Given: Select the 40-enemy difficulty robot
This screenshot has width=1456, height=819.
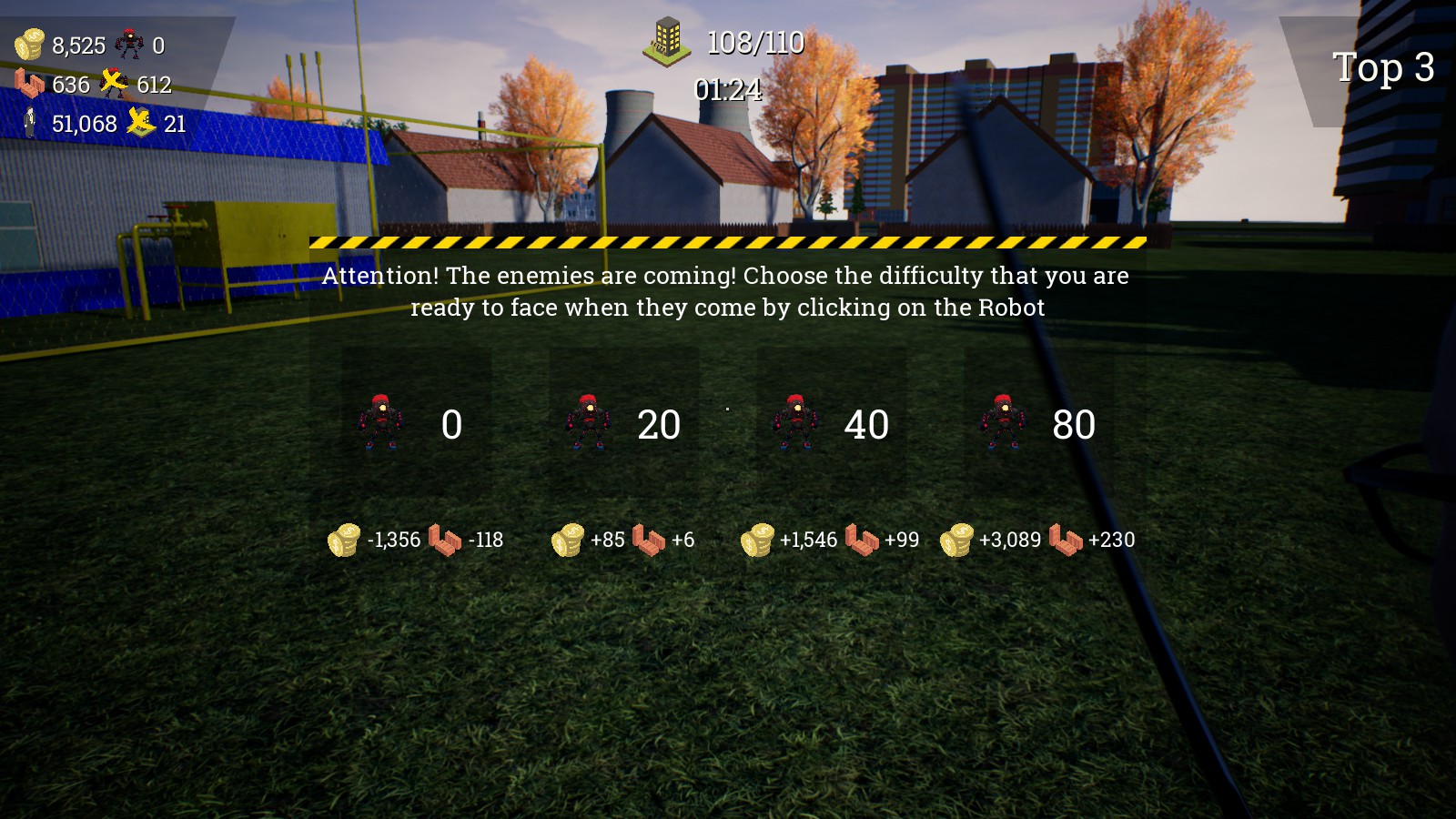Looking at the screenshot, I should coord(795,424).
